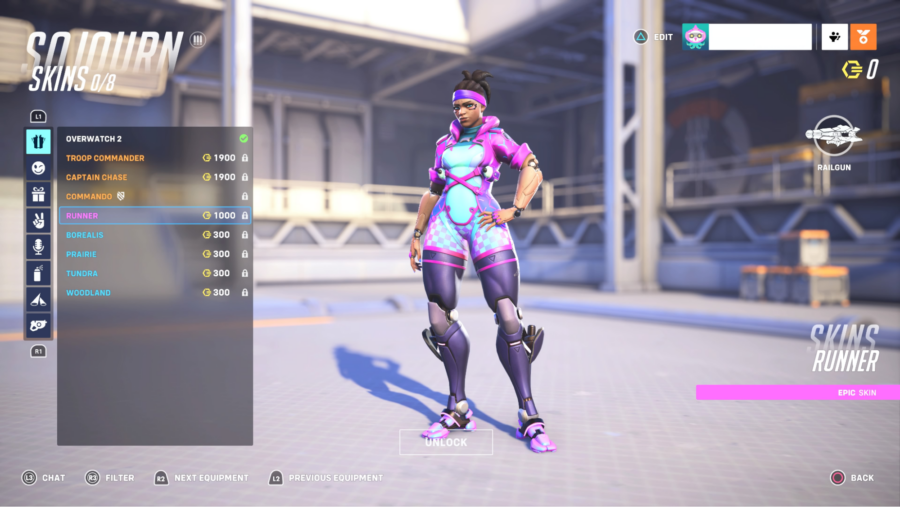Click the orange medal icon
The width and height of the screenshot is (900, 507).
click(863, 37)
